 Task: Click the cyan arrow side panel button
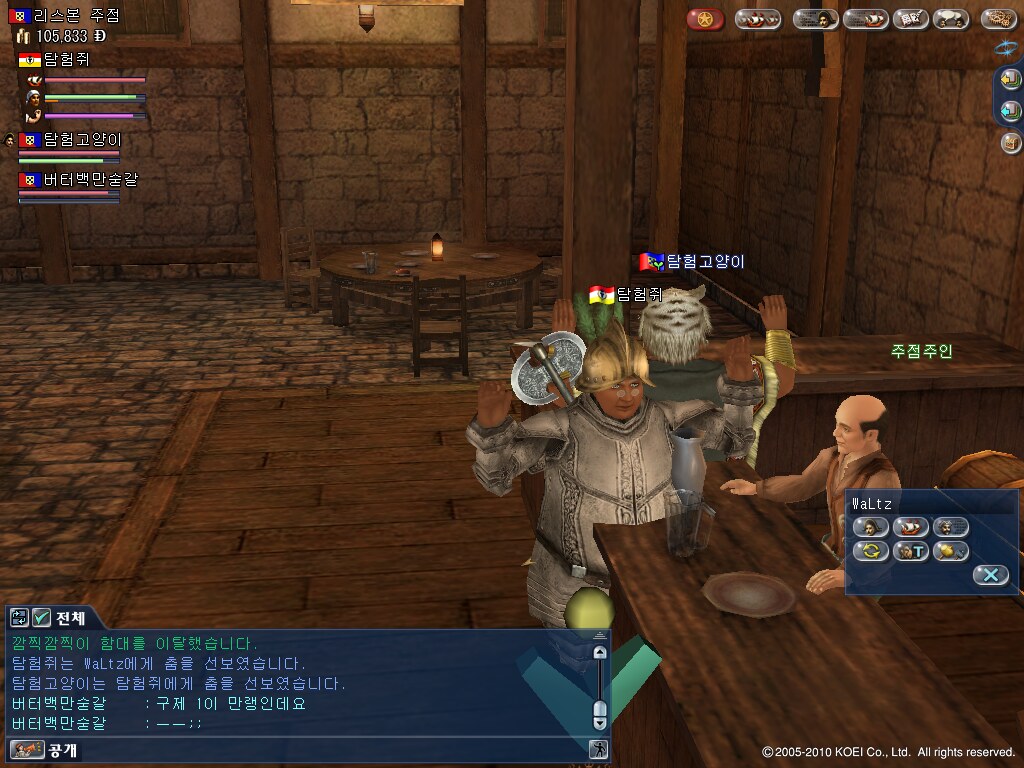click(x=1011, y=111)
